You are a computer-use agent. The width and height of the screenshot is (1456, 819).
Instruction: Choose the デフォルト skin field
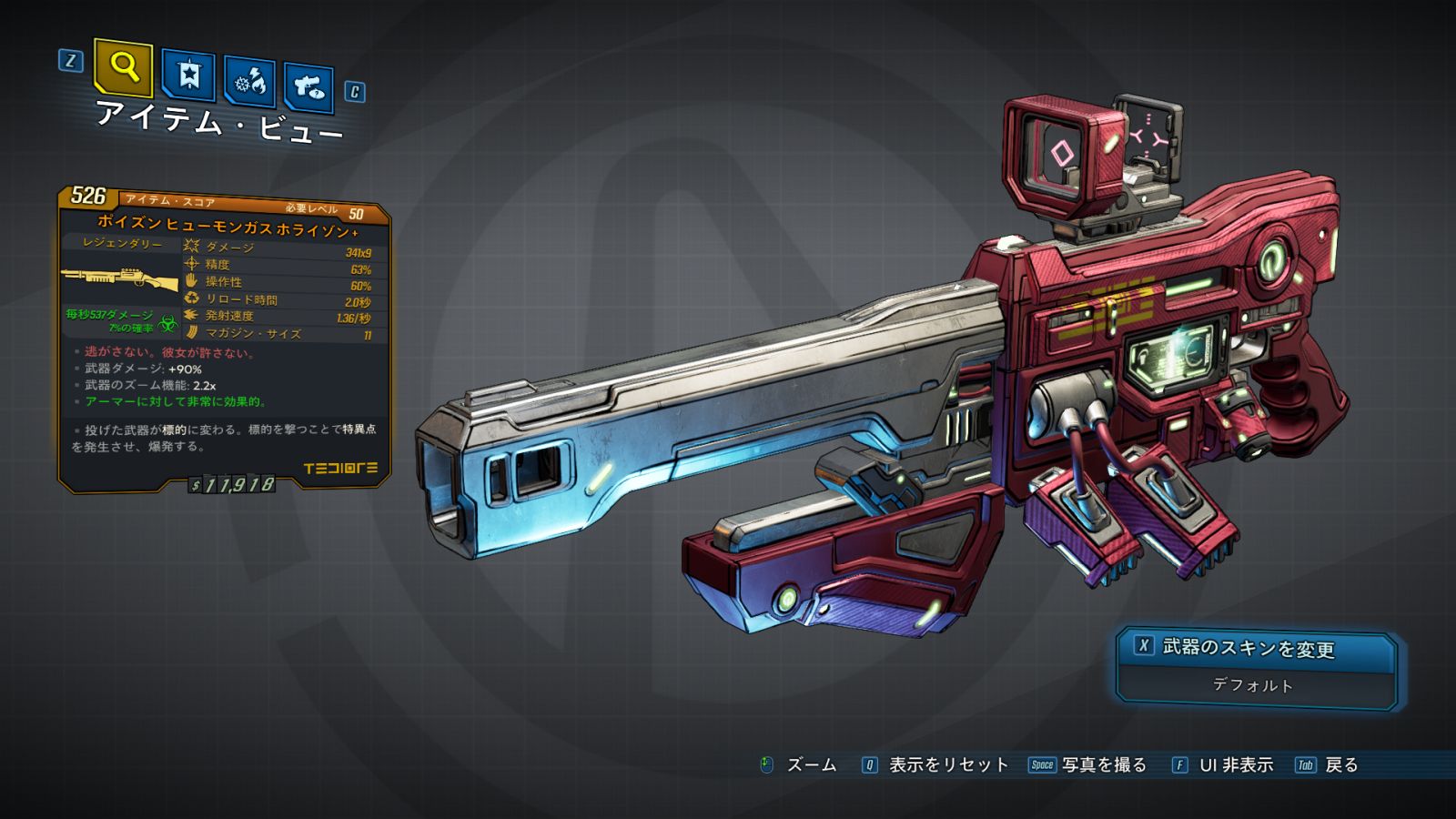pyautogui.click(x=1253, y=685)
